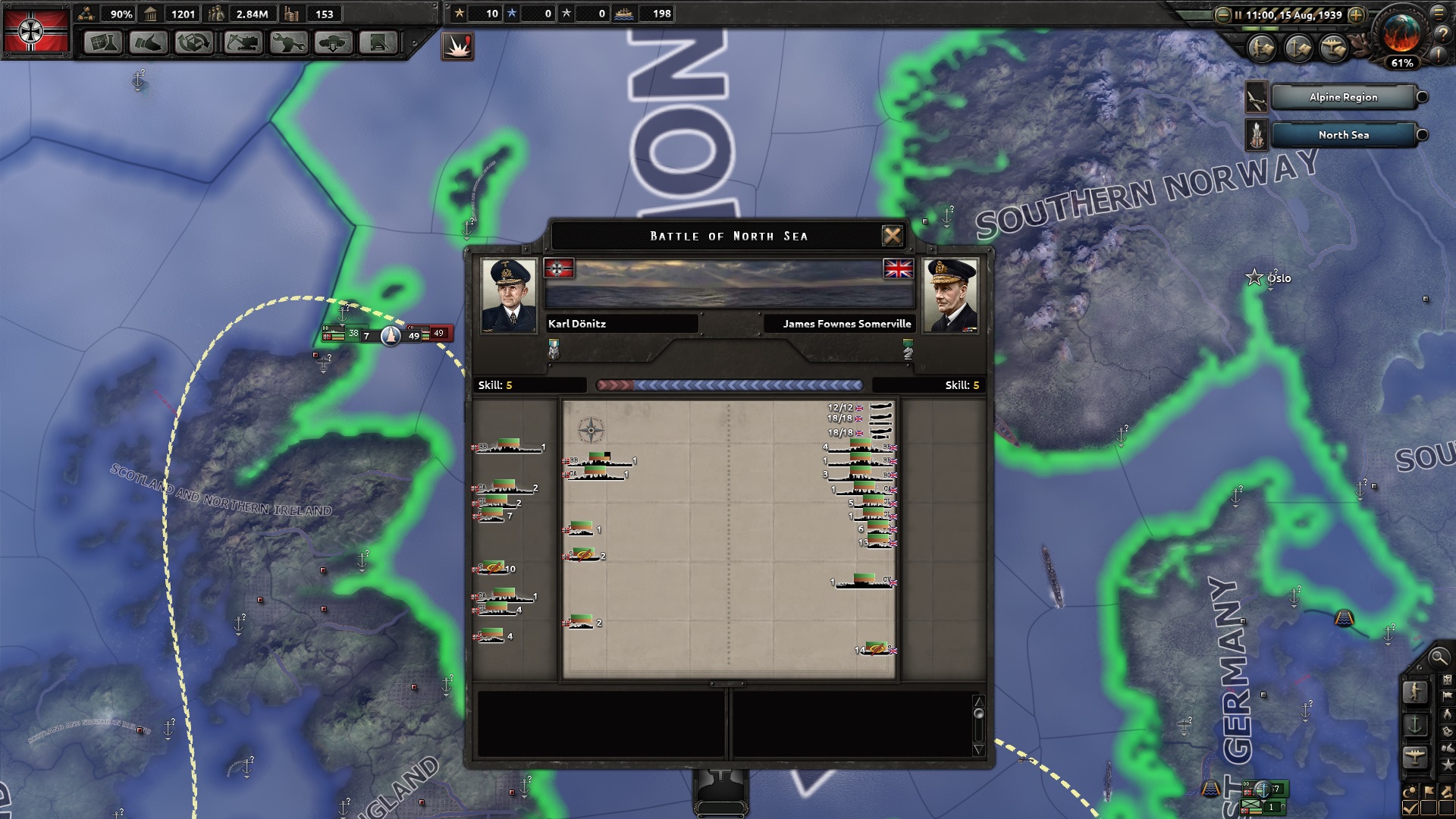Decrease game speed with minus button

(1222, 15)
